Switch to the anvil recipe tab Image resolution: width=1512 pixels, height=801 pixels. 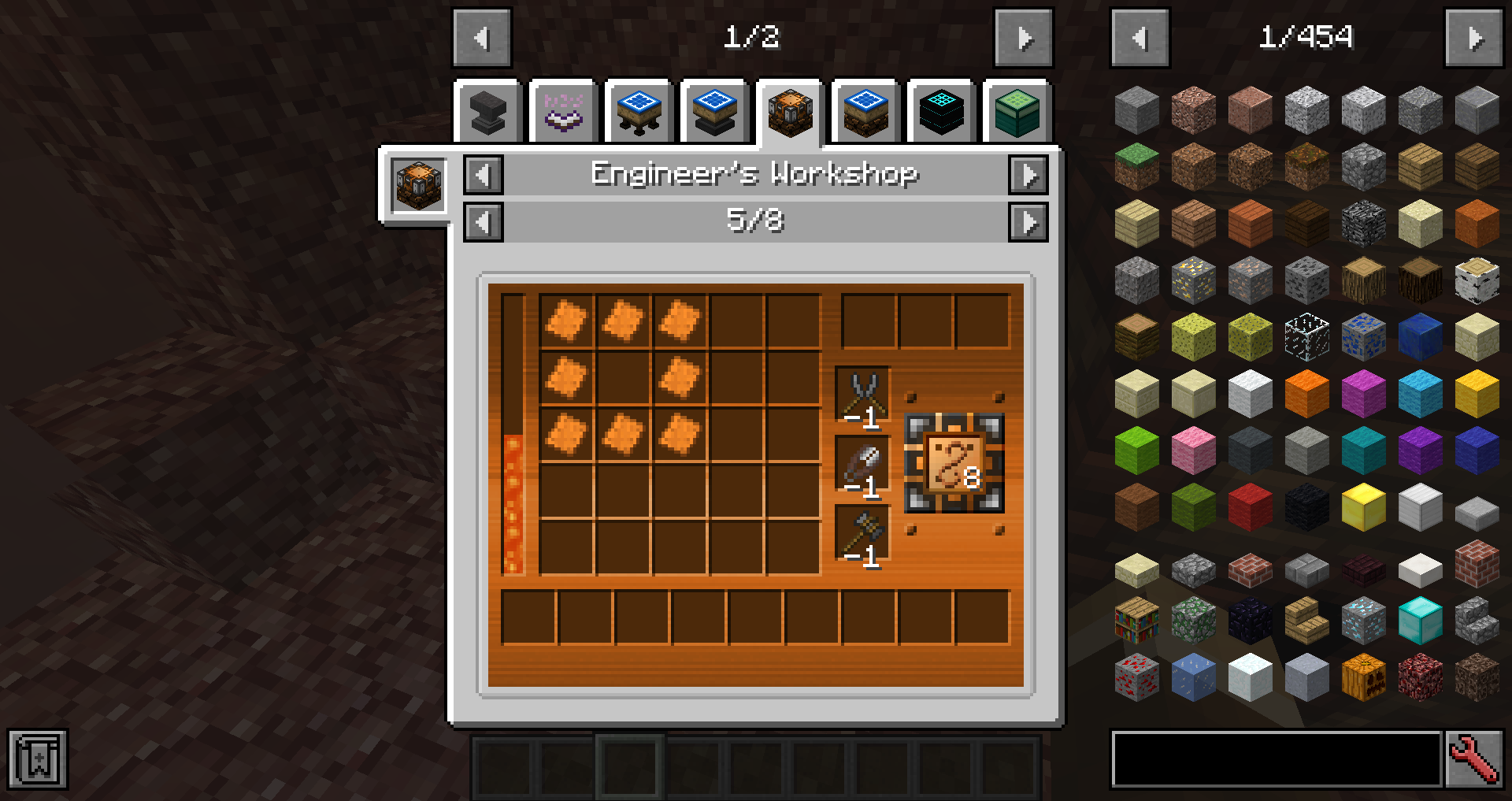point(487,113)
